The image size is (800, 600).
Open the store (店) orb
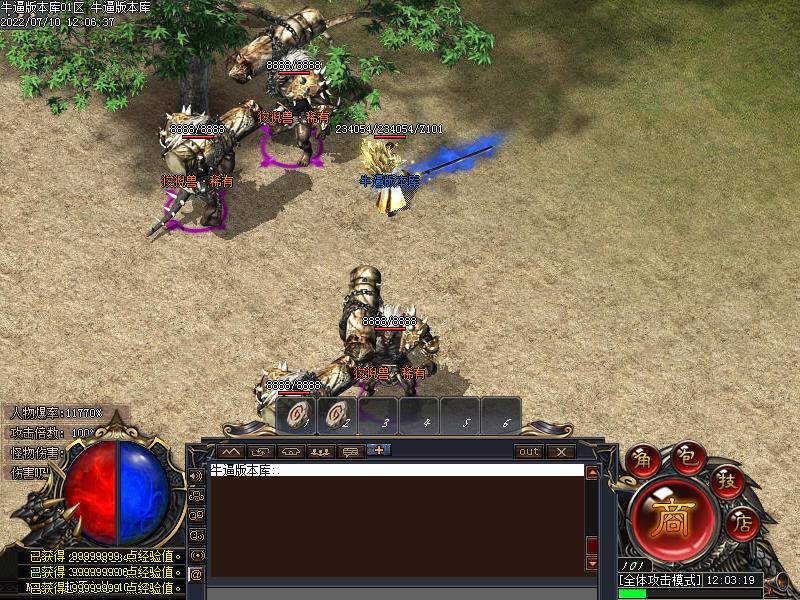741,522
